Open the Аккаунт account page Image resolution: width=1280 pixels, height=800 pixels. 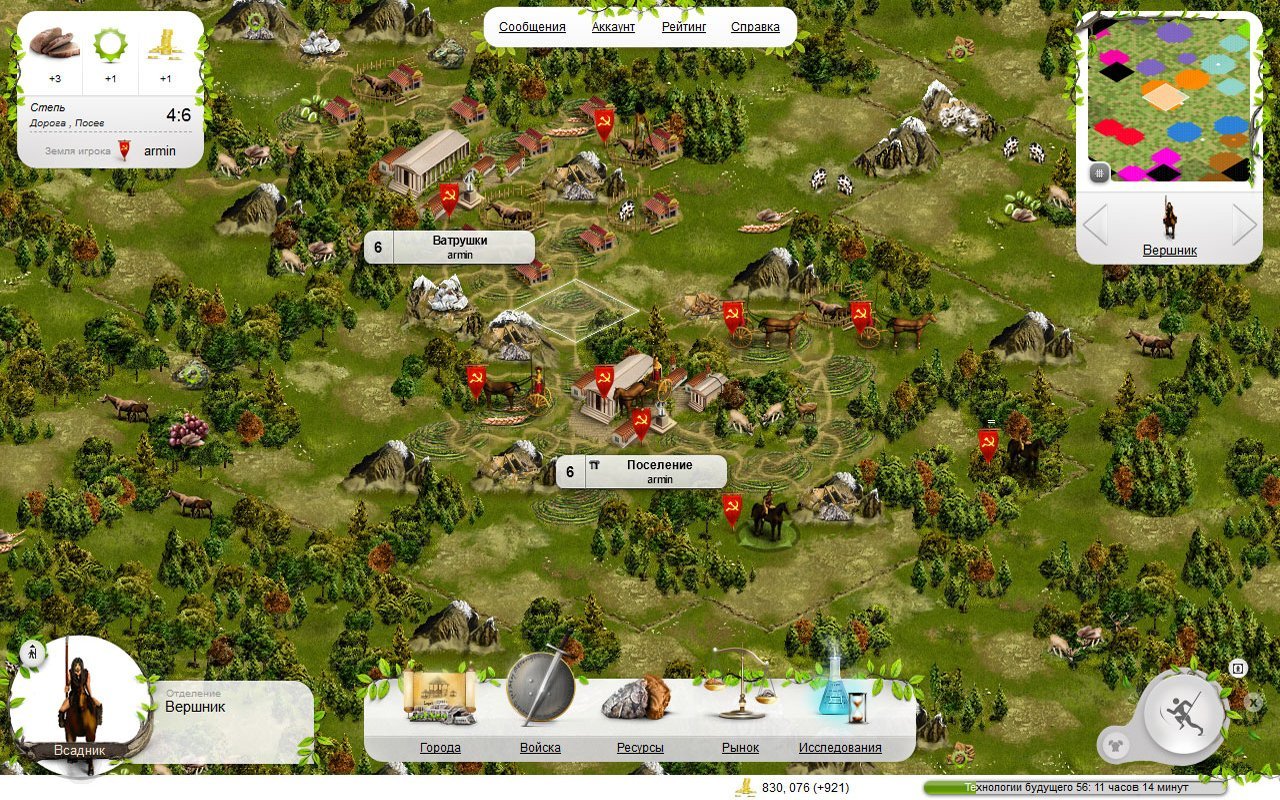coord(613,27)
